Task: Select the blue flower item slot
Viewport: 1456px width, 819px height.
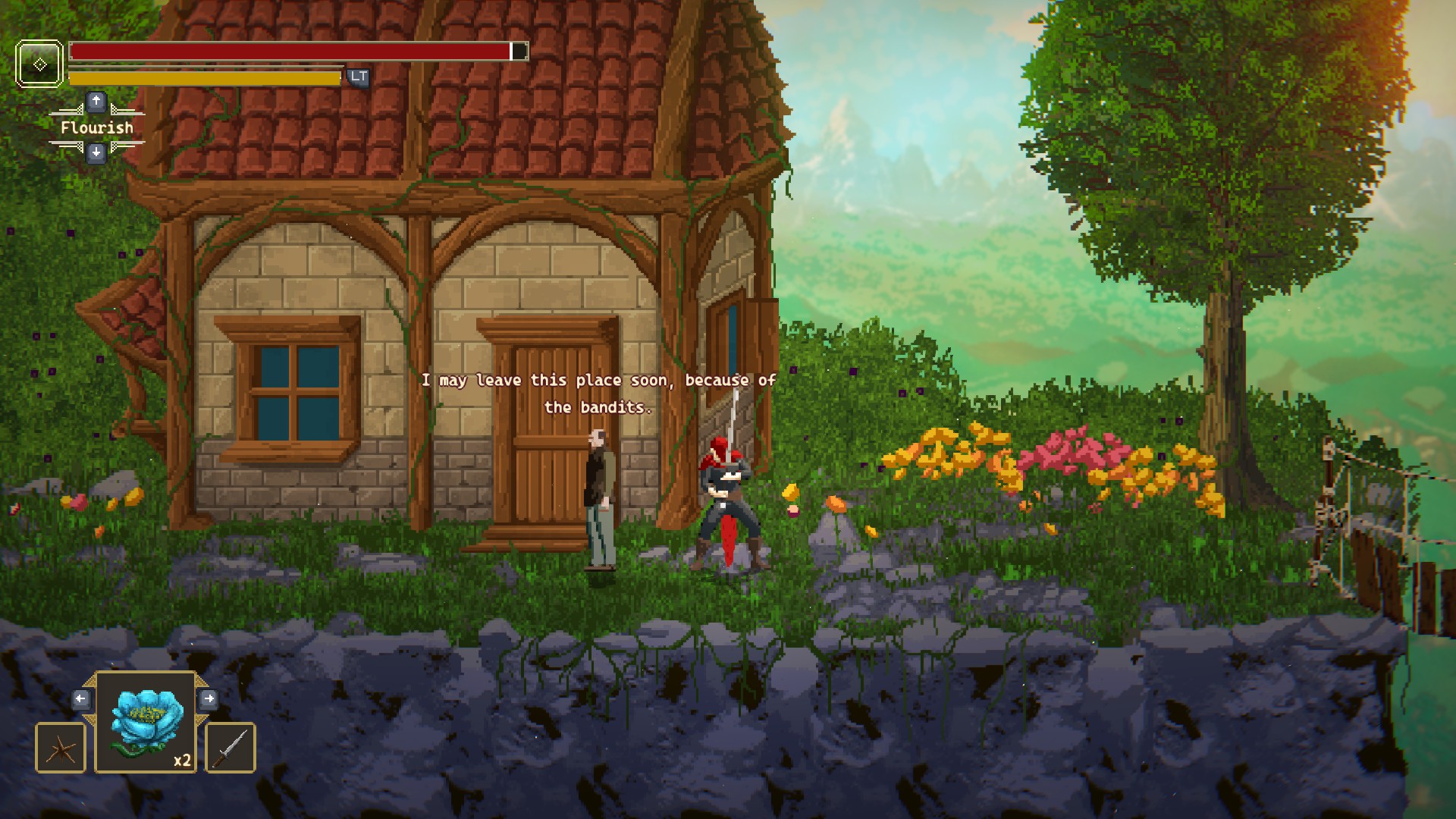Action: [146, 722]
